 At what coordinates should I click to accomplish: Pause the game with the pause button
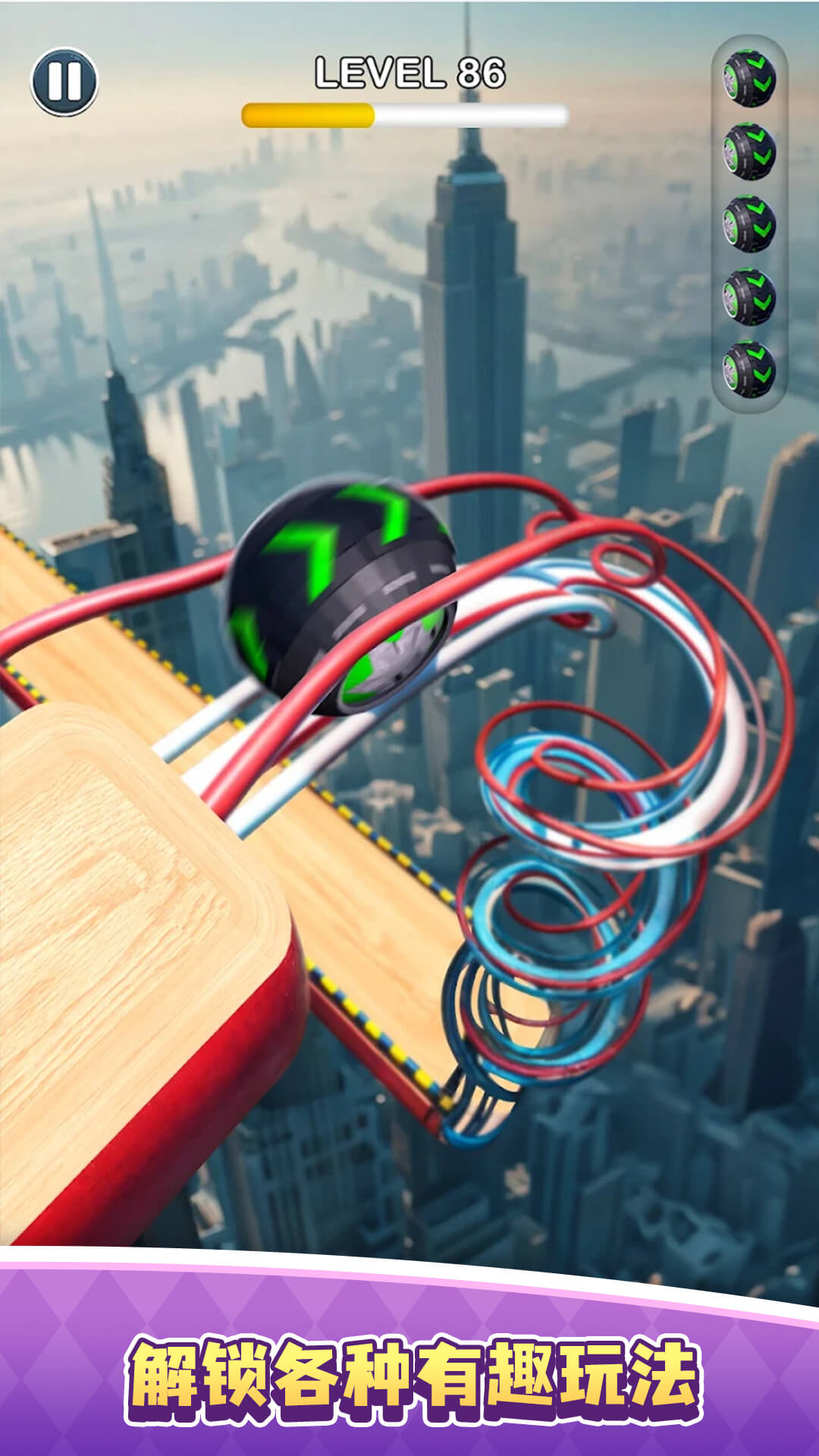click(64, 81)
